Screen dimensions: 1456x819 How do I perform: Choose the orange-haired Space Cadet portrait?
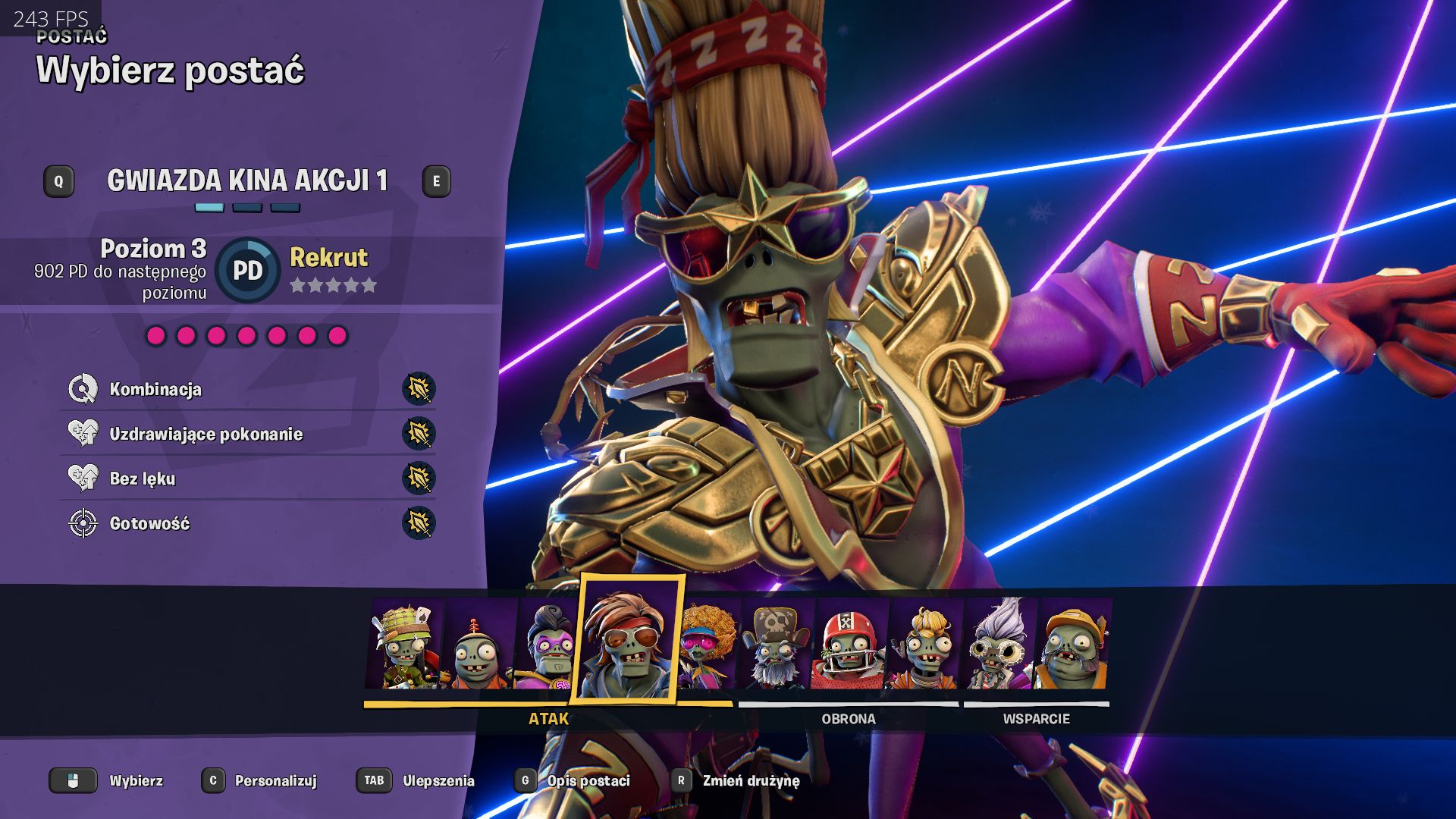tap(925, 646)
